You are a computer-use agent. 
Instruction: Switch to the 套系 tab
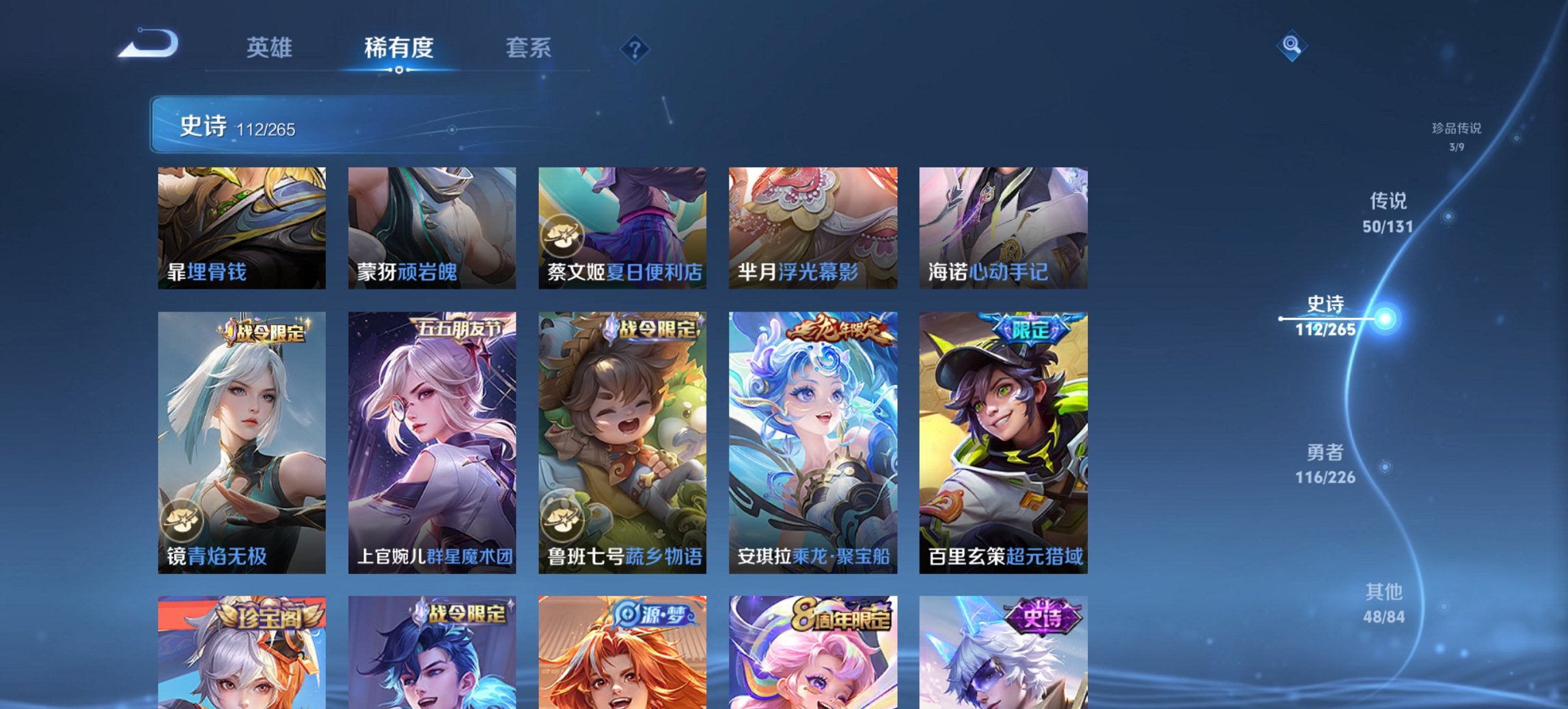(529, 48)
